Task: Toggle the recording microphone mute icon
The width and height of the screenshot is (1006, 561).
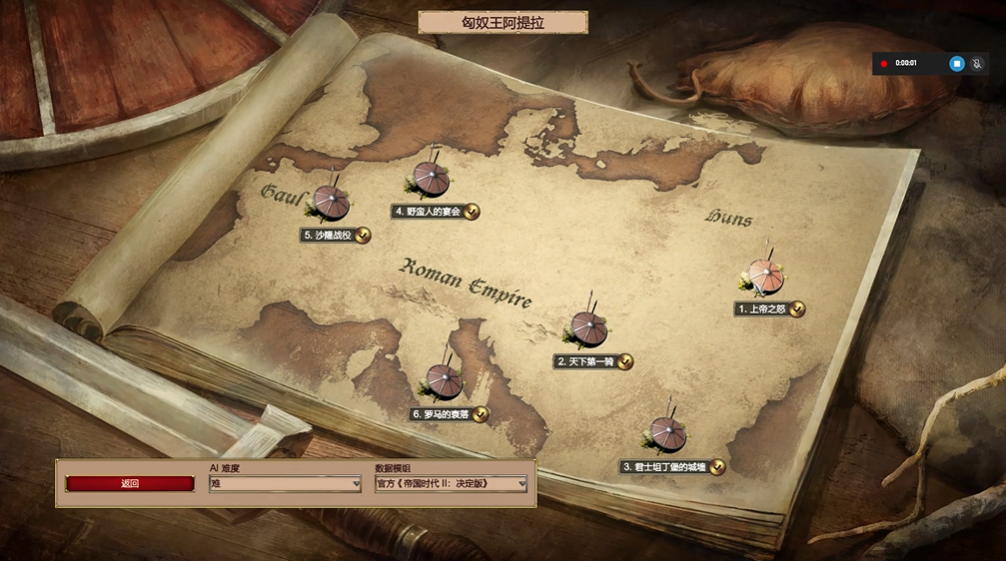Action: (x=977, y=63)
